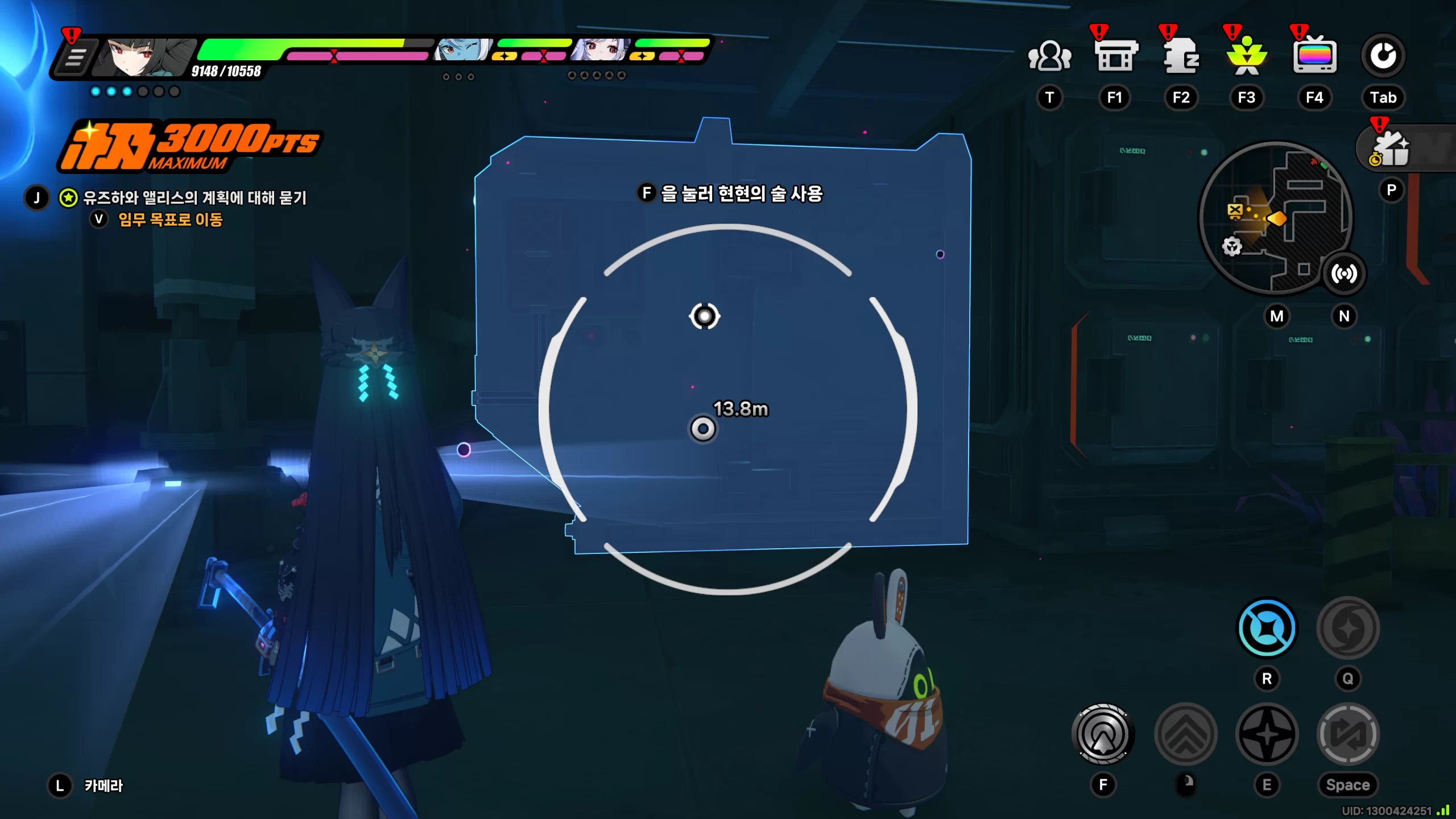Open the sleeping figure rest icon
Screen dimensions: 1456x819
[x=1181, y=56]
